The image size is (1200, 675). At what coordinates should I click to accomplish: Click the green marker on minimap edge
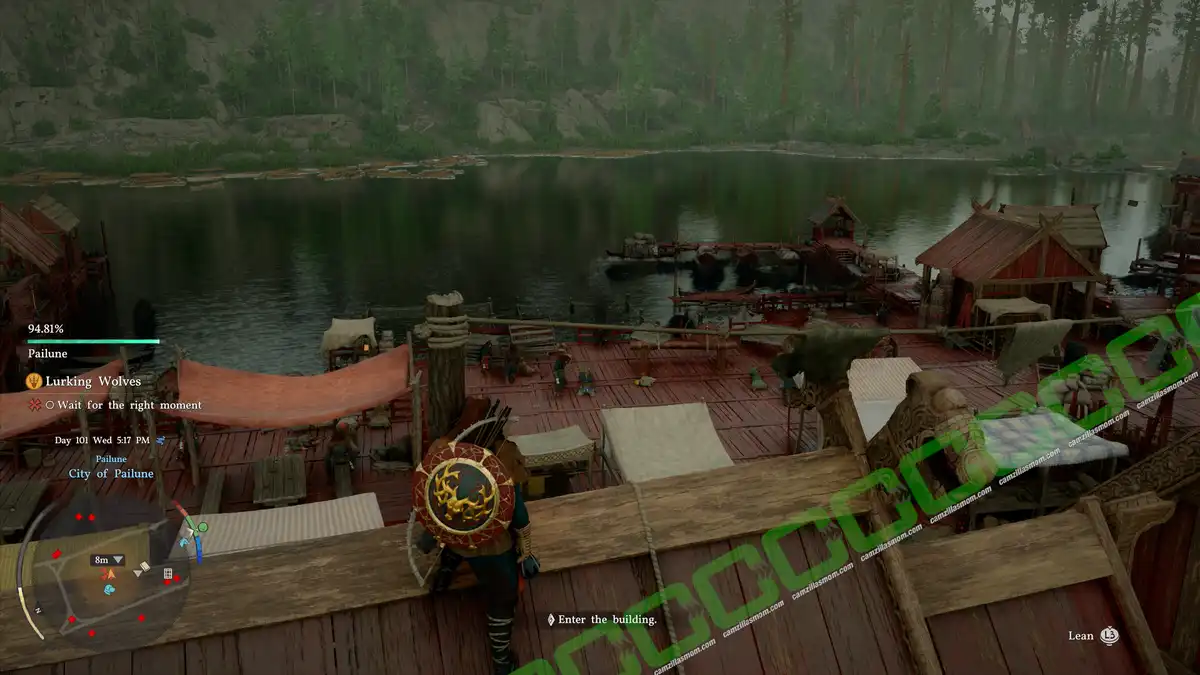(202, 527)
